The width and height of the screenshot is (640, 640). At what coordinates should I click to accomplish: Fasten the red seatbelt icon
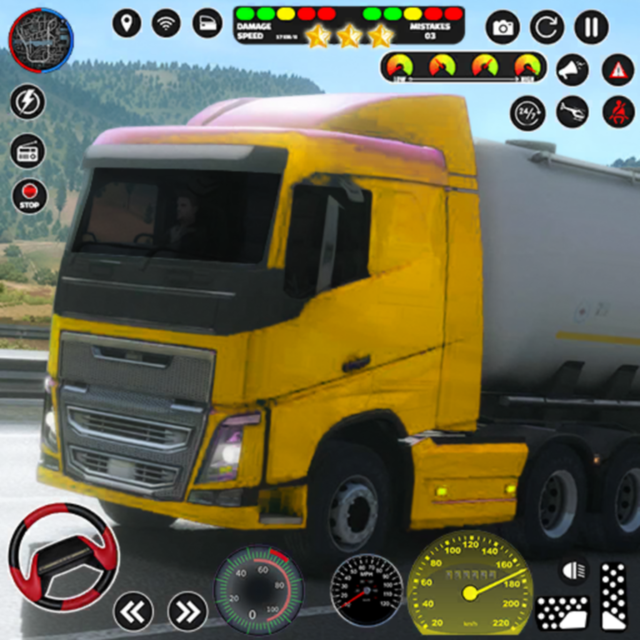coord(618,112)
